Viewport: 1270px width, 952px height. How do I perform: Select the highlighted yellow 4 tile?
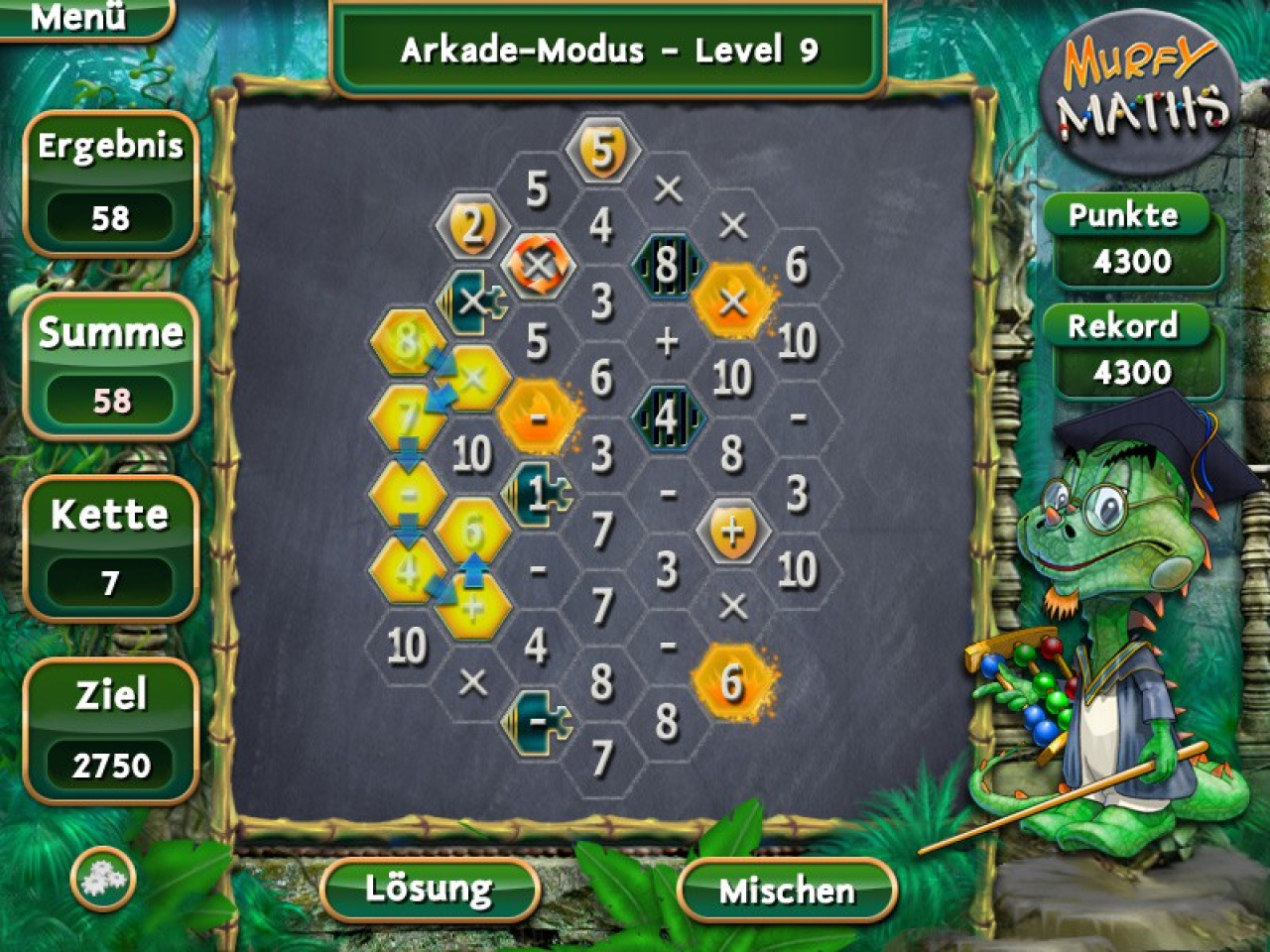407,570
